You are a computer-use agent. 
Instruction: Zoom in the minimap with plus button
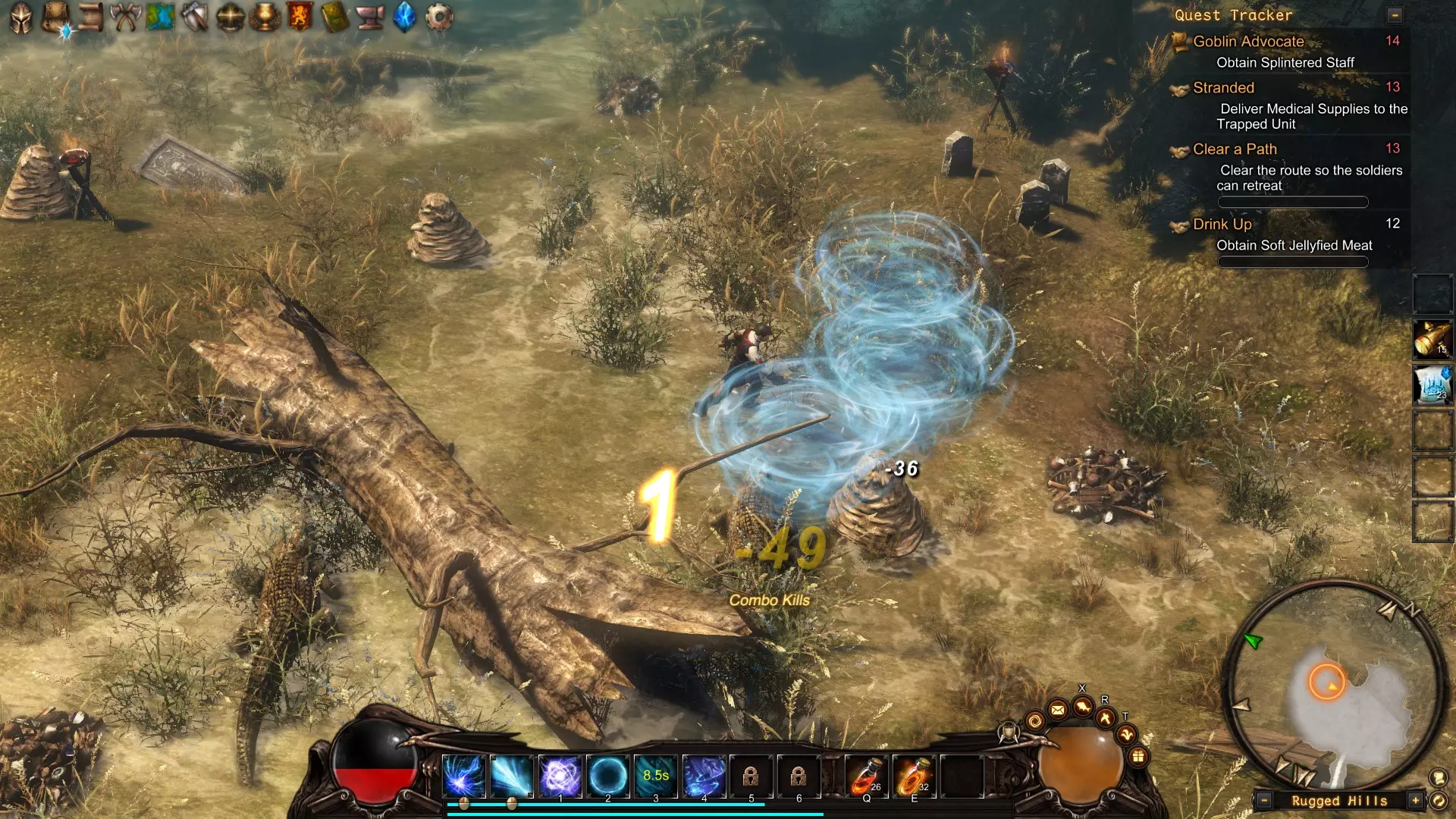1415,801
